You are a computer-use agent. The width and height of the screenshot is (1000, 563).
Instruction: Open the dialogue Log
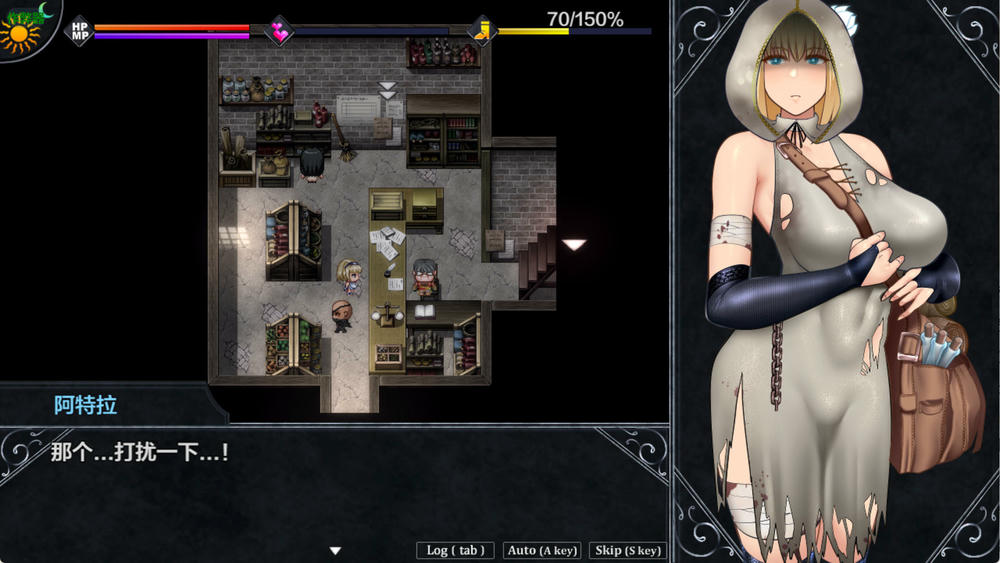point(456,550)
